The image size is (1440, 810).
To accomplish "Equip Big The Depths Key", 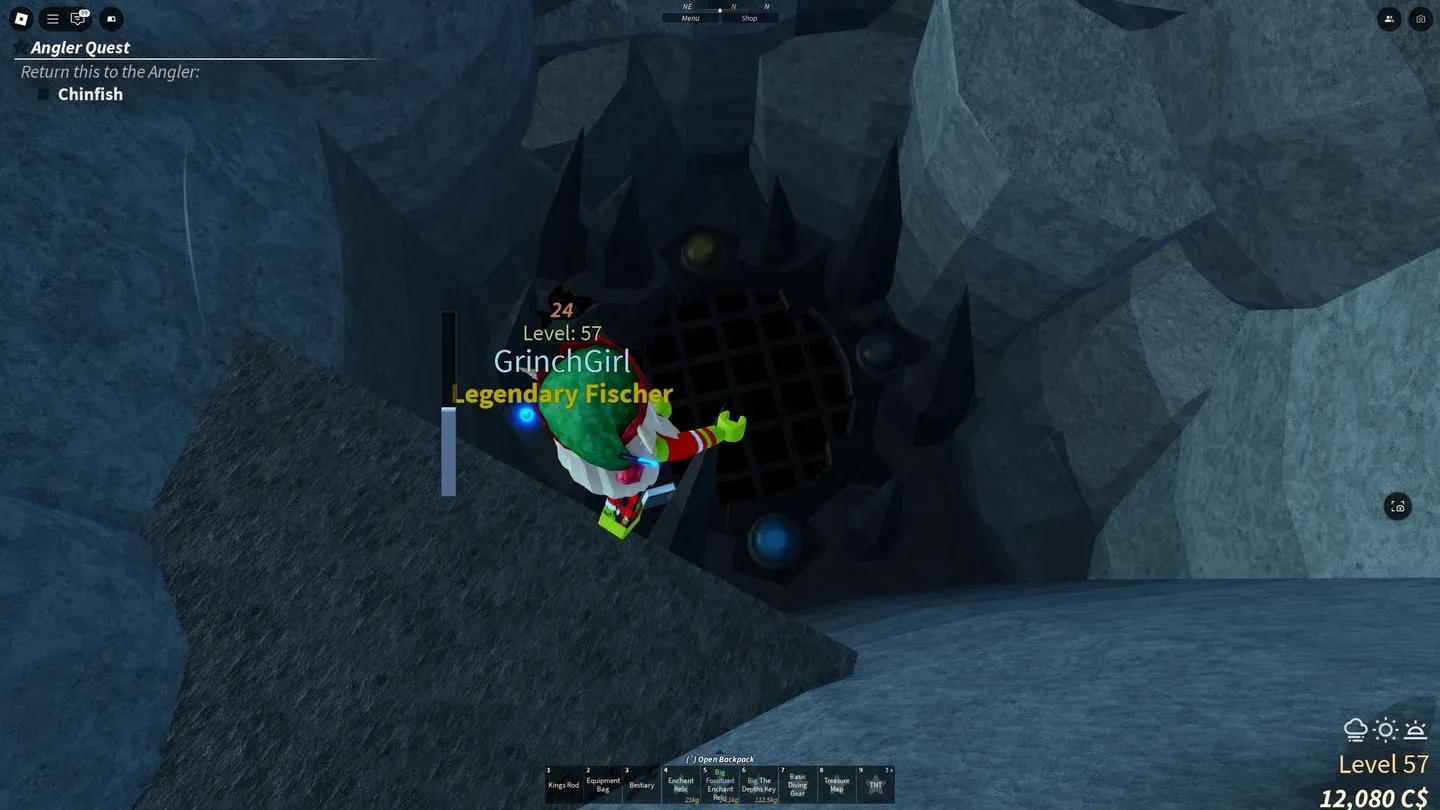I will click(758, 785).
